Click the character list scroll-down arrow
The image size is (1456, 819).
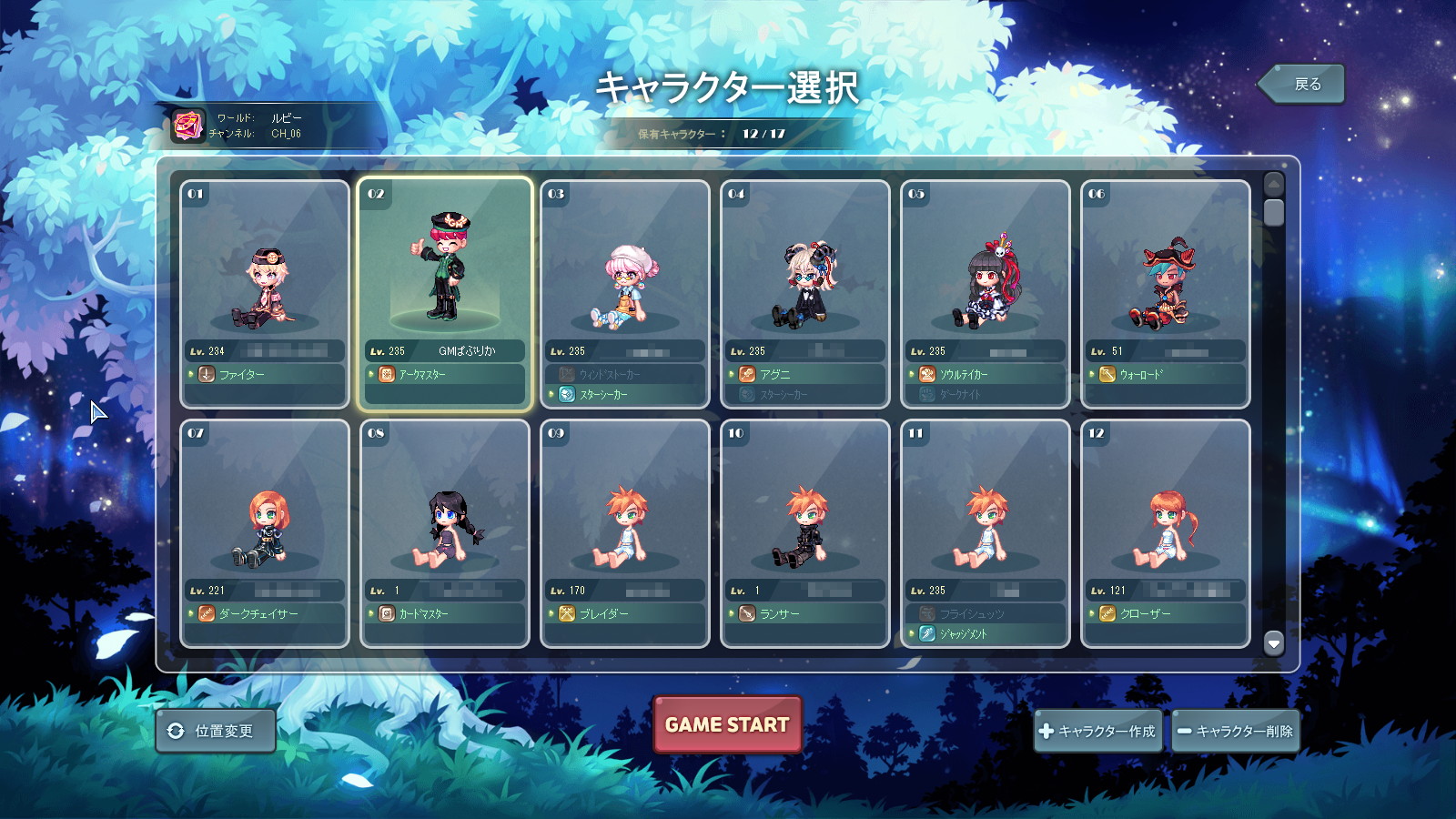(x=1274, y=643)
